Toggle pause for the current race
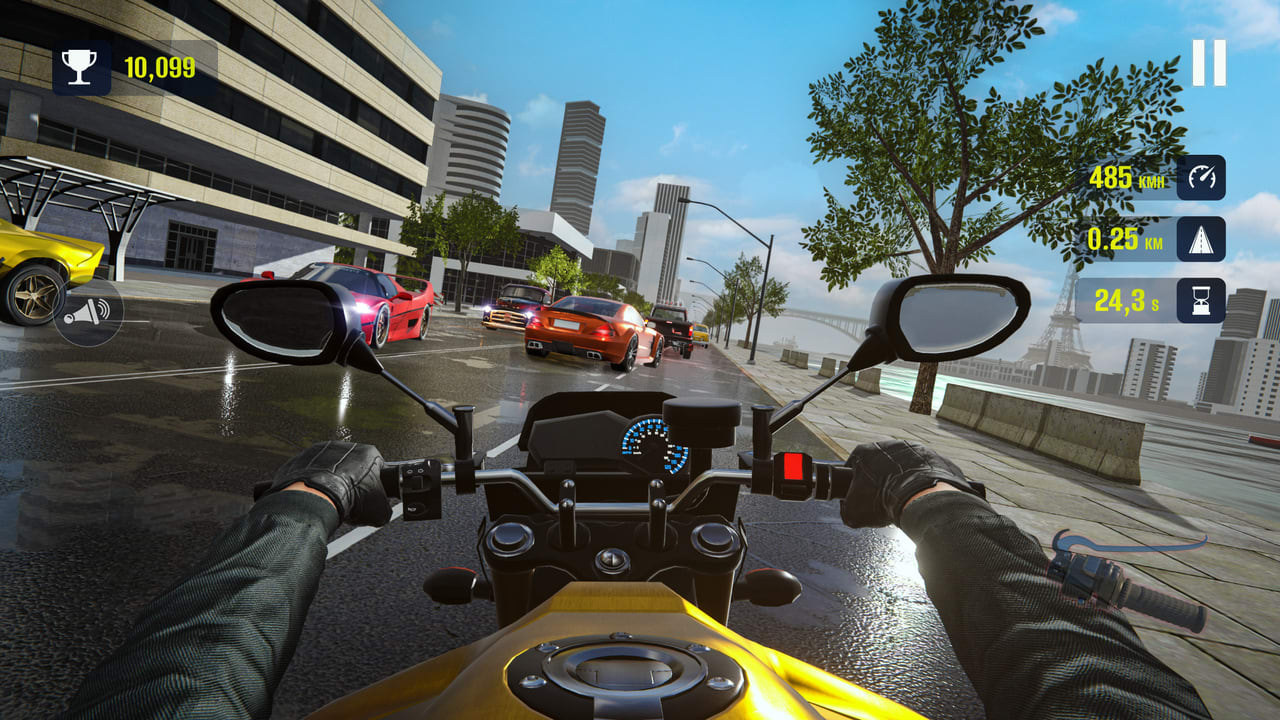1280x720 pixels. coord(1208,62)
